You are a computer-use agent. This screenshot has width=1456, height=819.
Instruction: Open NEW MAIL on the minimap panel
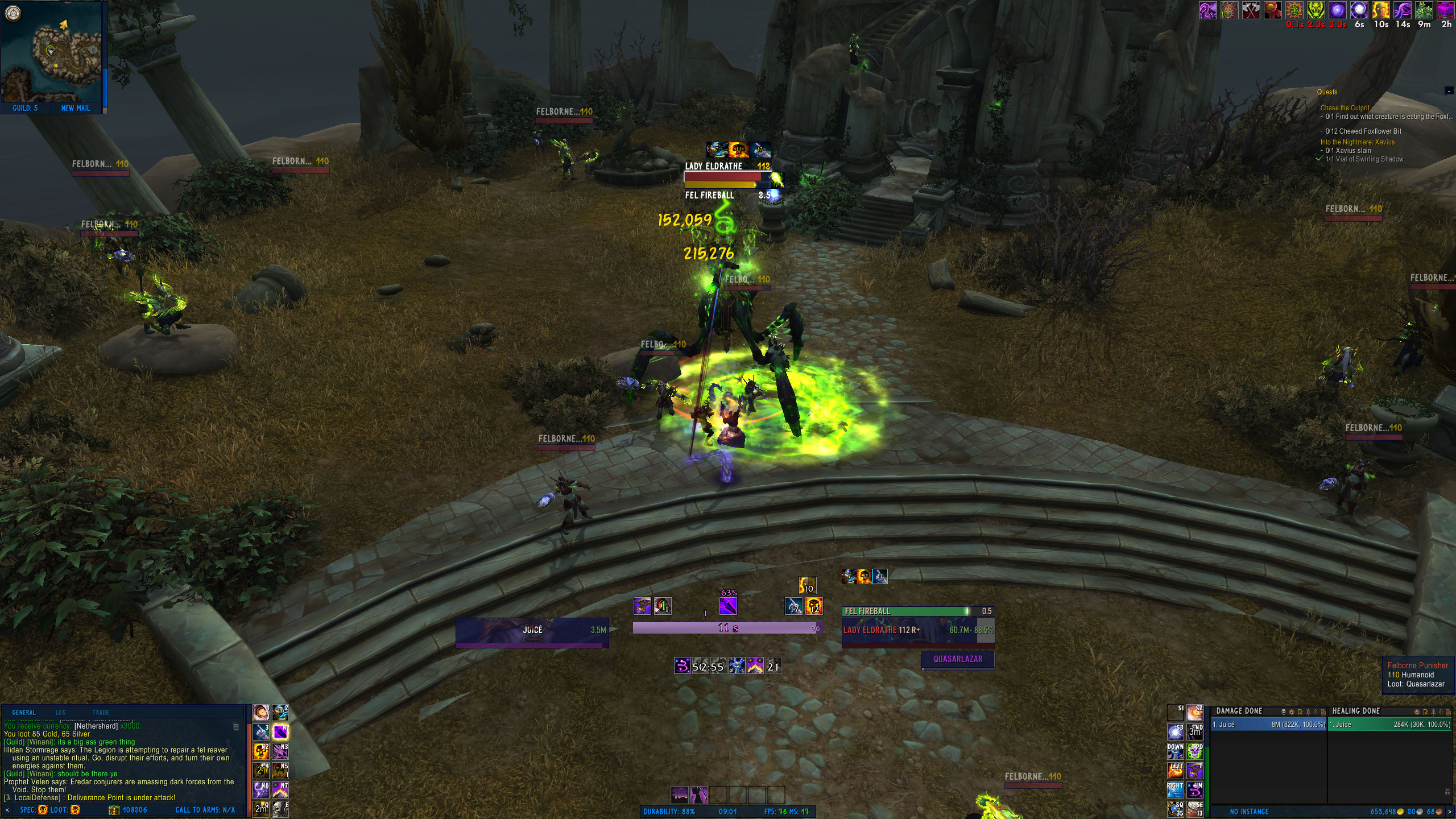tap(77, 107)
